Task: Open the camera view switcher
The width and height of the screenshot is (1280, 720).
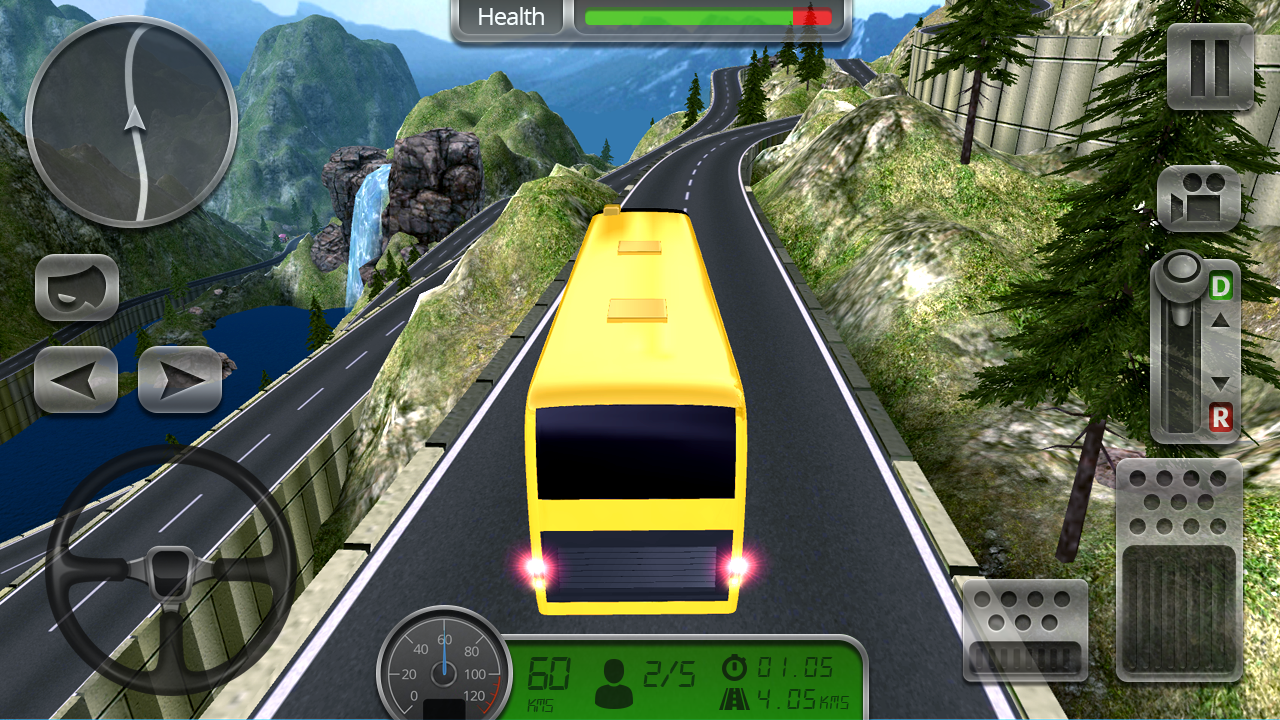Action: [x=1198, y=197]
